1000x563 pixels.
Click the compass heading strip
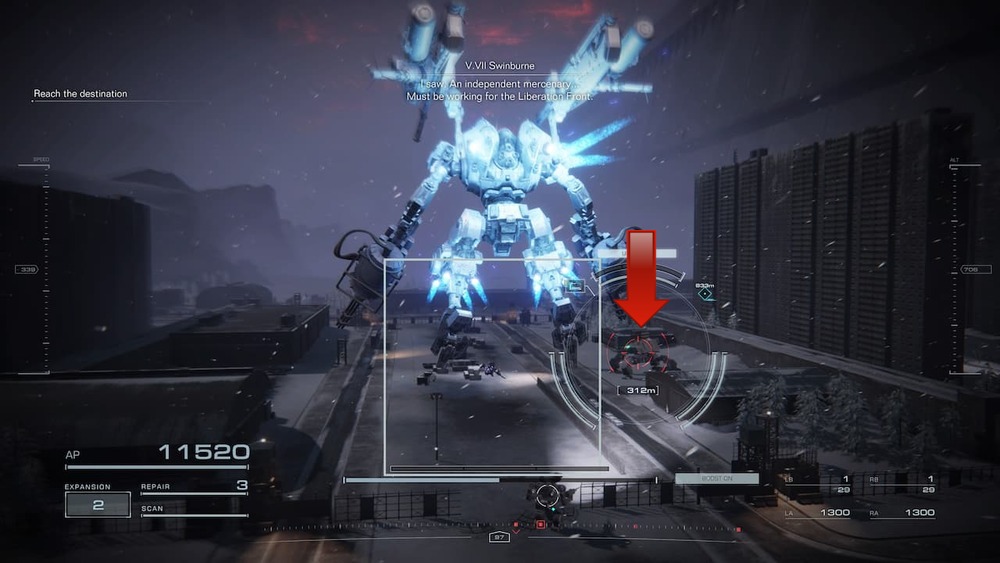(x=500, y=524)
